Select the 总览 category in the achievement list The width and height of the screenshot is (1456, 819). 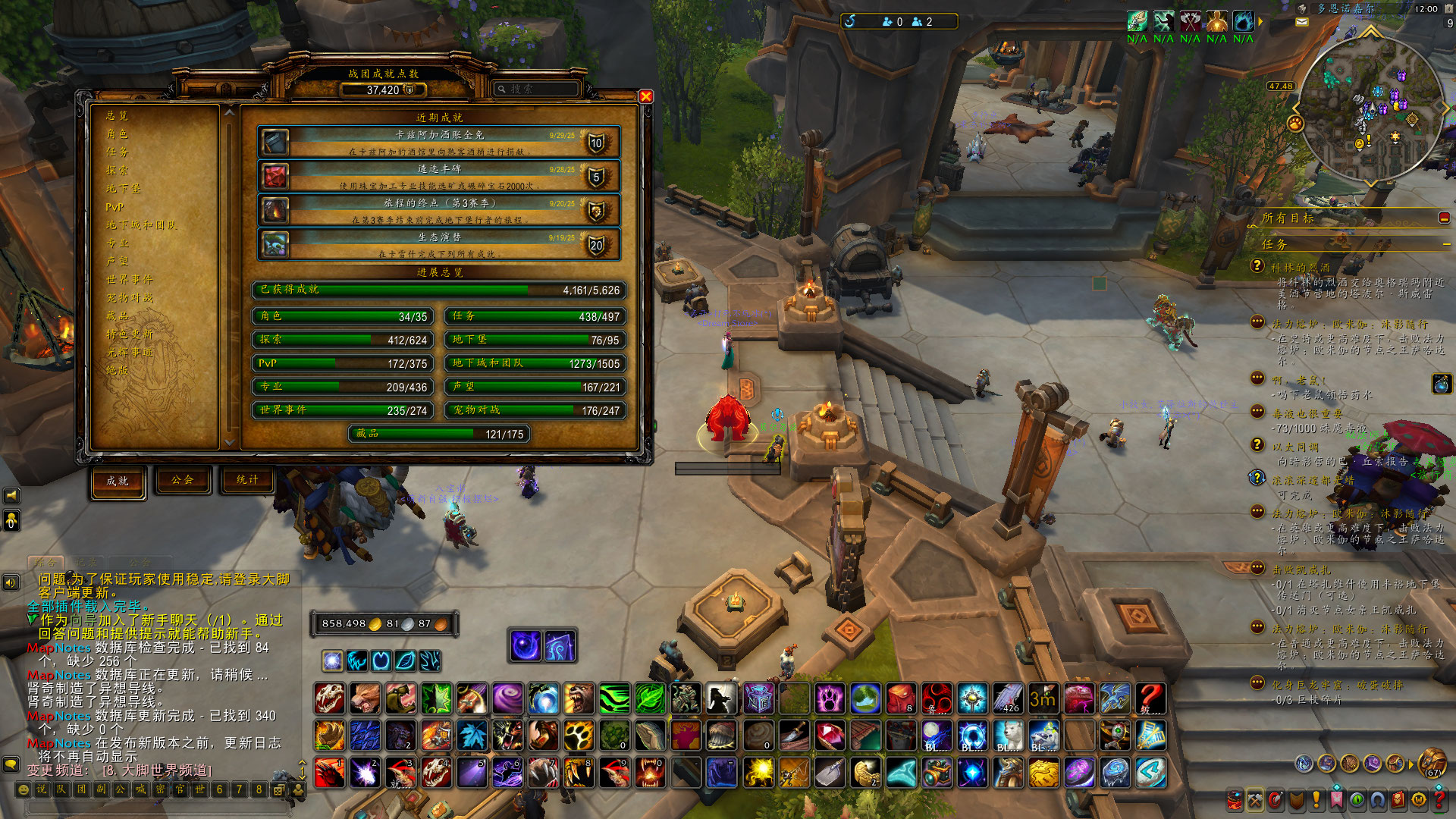coord(118,115)
